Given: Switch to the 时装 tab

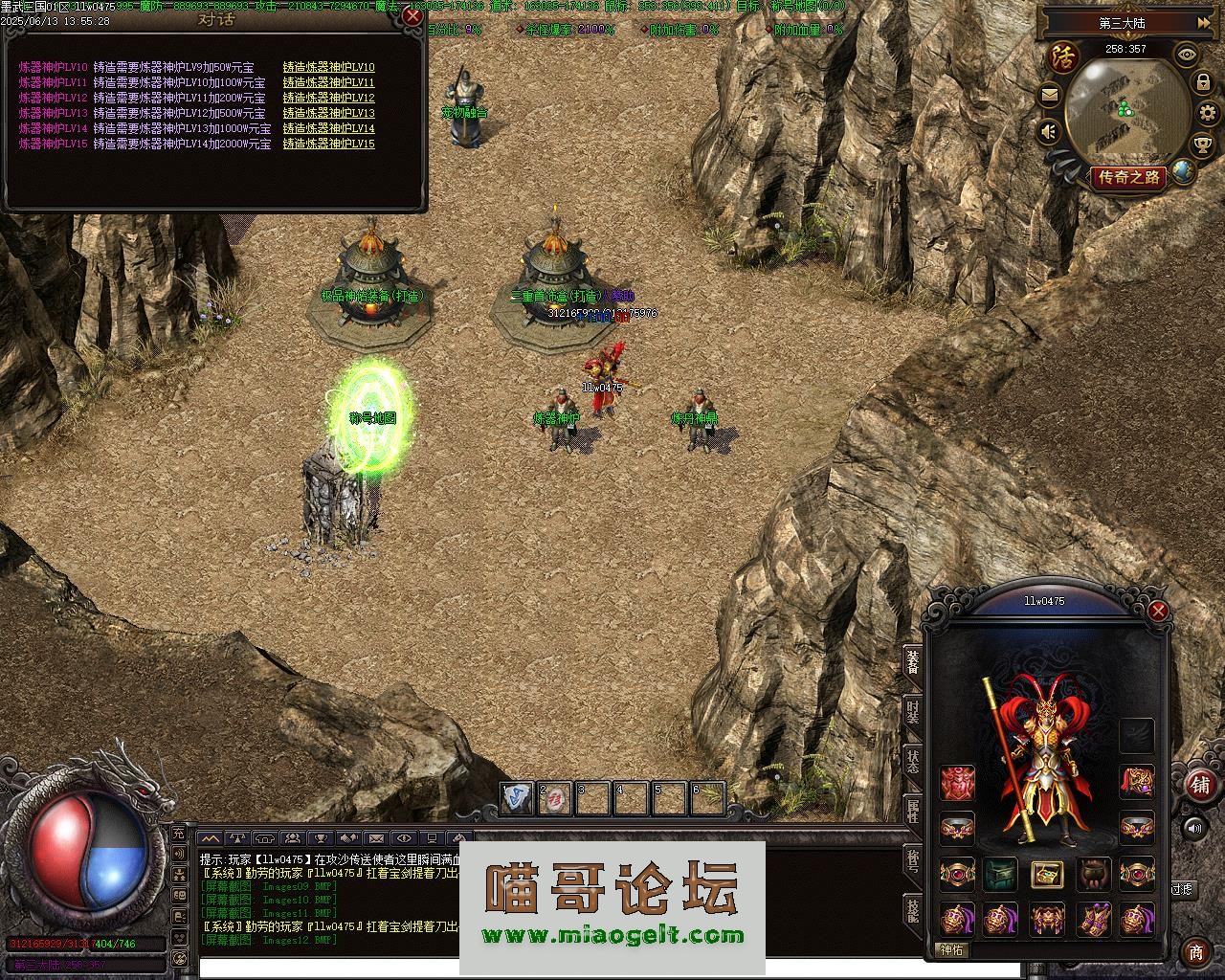Looking at the screenshot, I should [913, 713].
